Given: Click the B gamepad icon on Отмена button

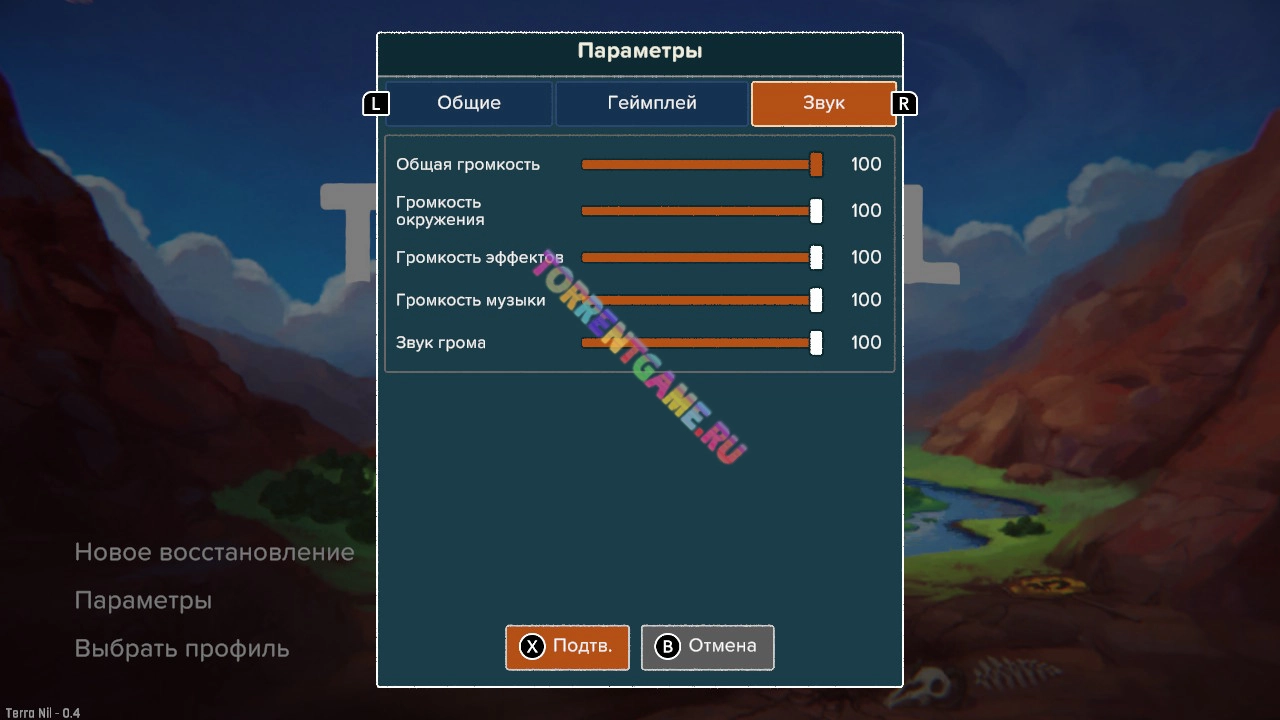Looking at the screenshot, I should [x=666, y=647].
